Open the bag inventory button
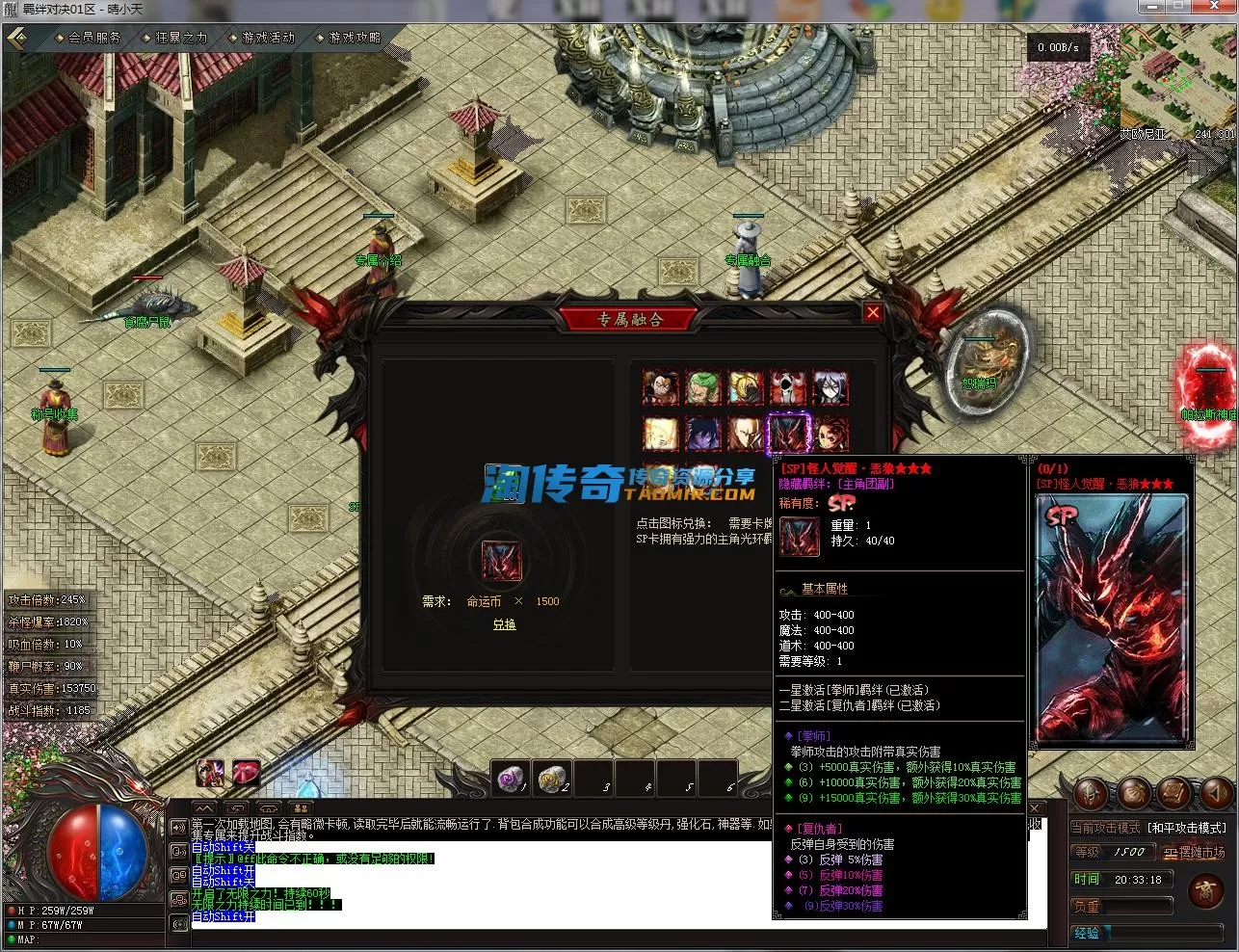1239x952 pixels. click(1133, 793)
